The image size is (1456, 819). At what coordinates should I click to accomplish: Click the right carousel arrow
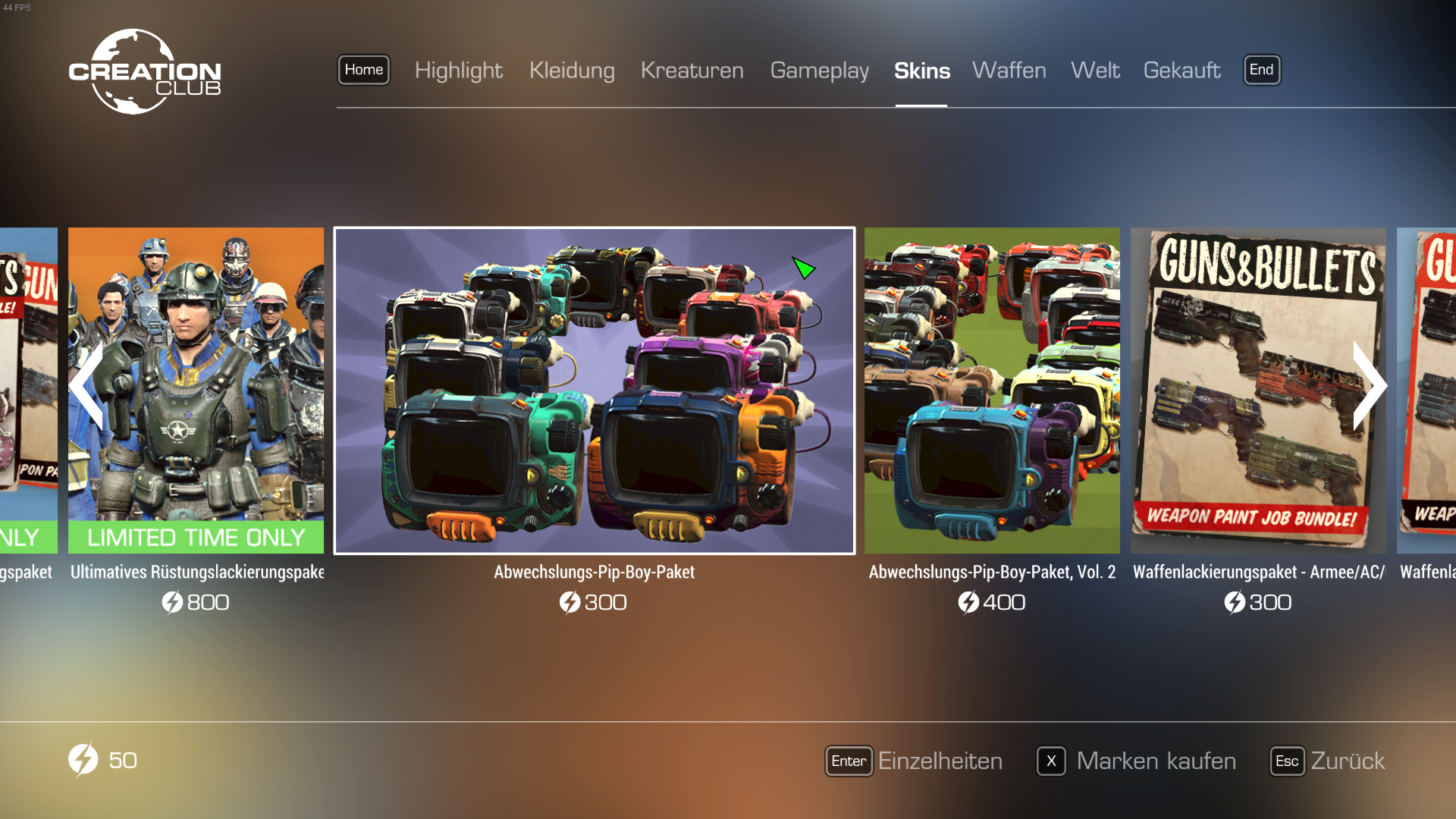[x=1370, y=386]
